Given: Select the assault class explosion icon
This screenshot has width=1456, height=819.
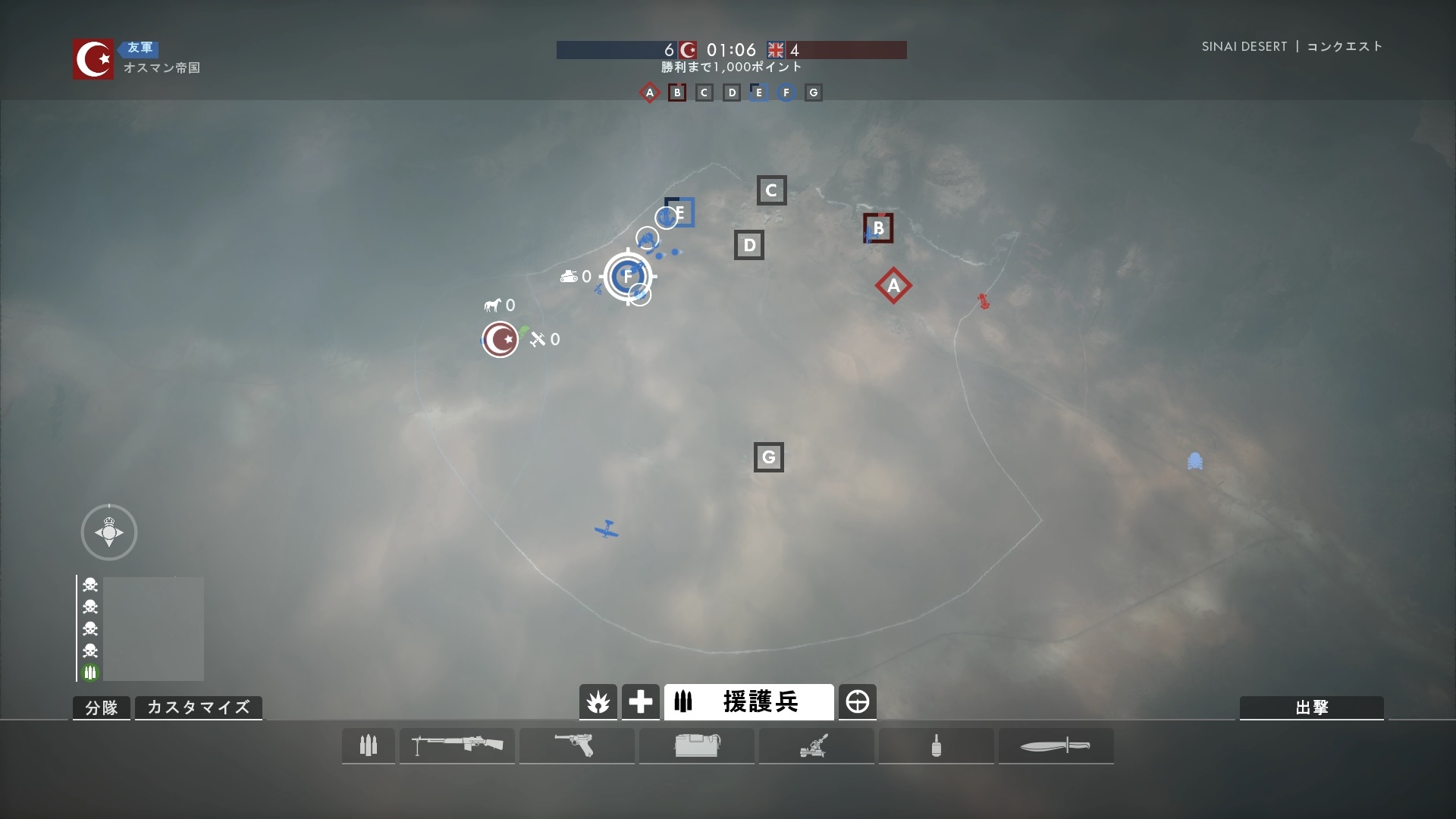Looking at the screenshot, I should coord(598,702).
